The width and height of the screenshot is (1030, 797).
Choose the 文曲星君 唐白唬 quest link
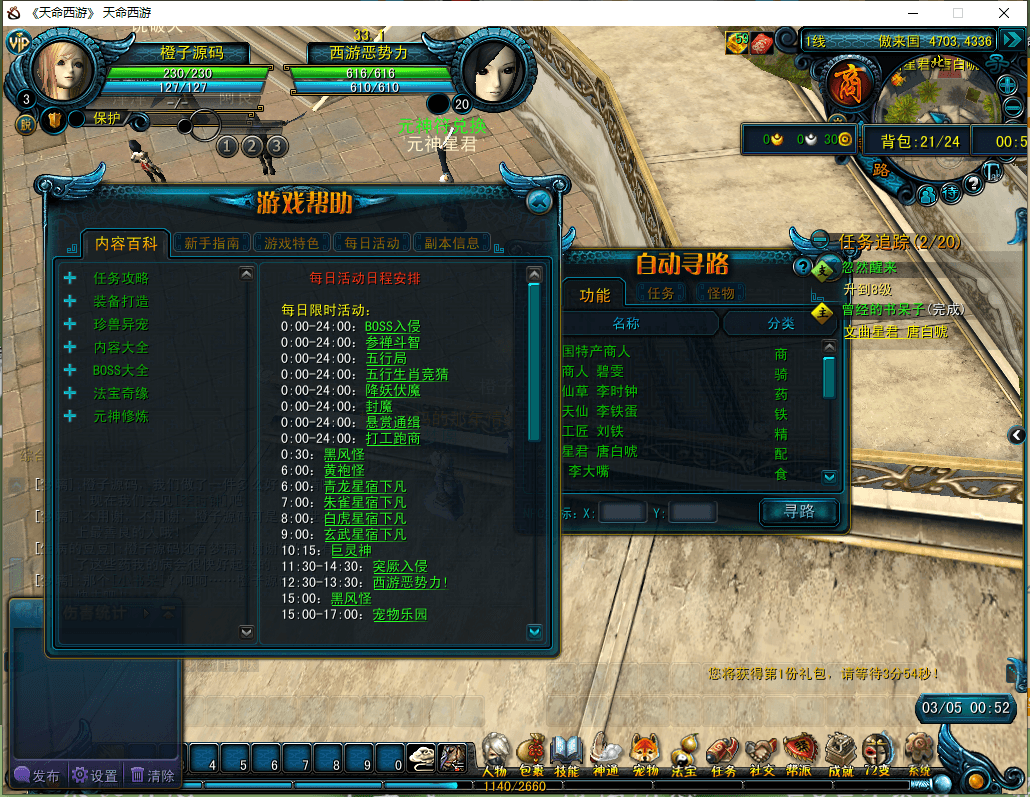895,331
